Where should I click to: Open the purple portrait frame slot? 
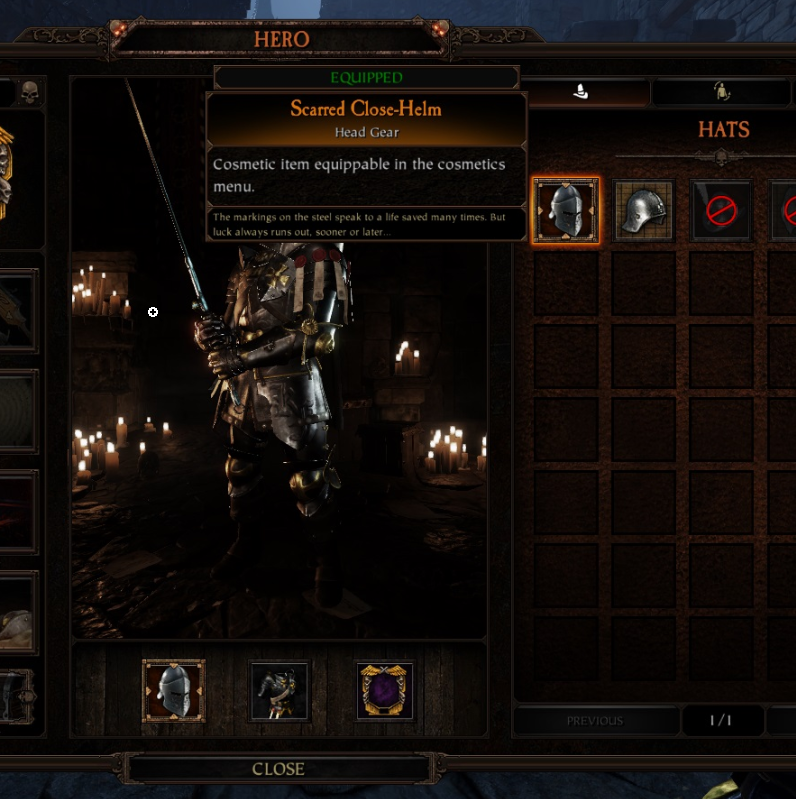[386, 691]
